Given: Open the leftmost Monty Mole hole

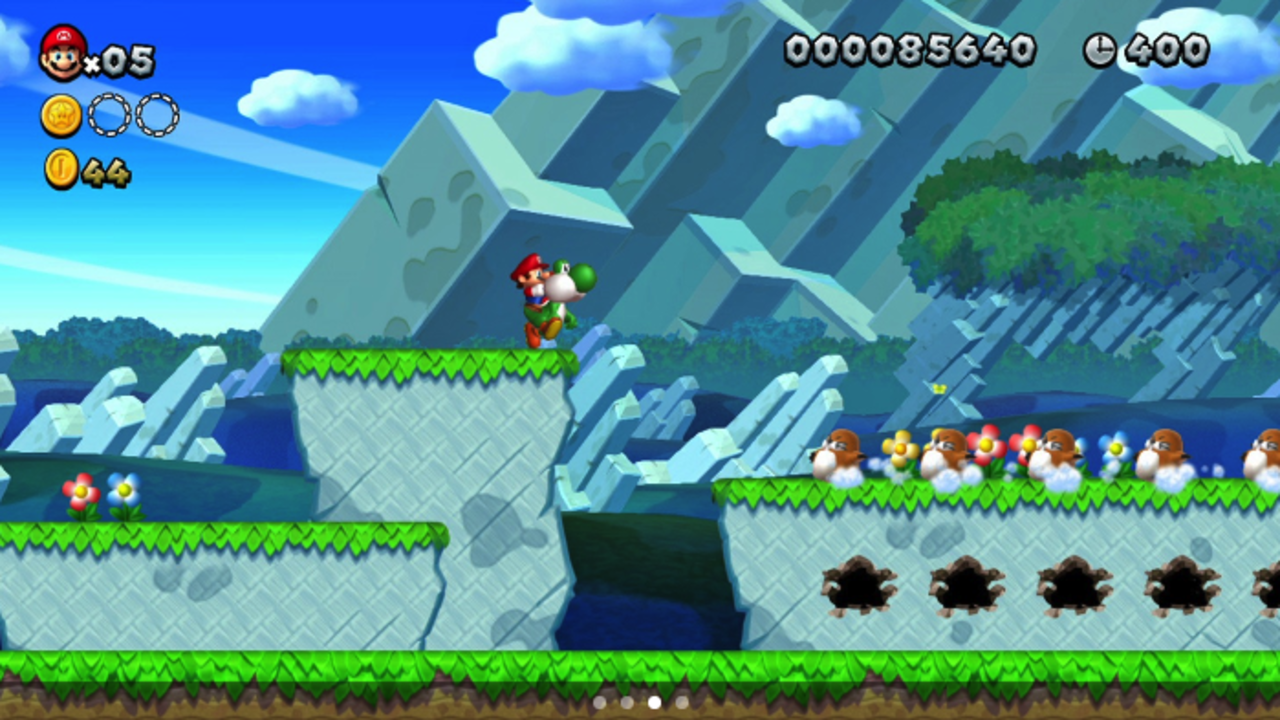Looking at the screenshot, I should 857,587.
